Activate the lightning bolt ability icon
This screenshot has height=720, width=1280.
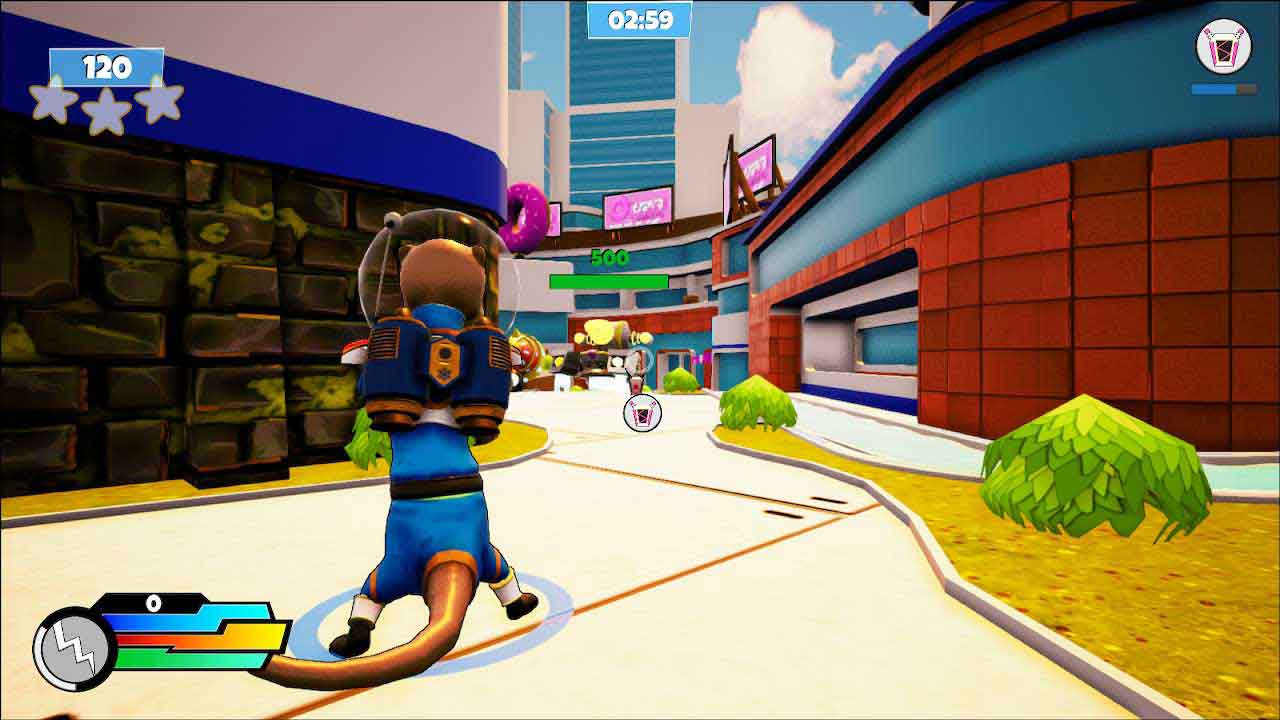[x=74, y=648]
